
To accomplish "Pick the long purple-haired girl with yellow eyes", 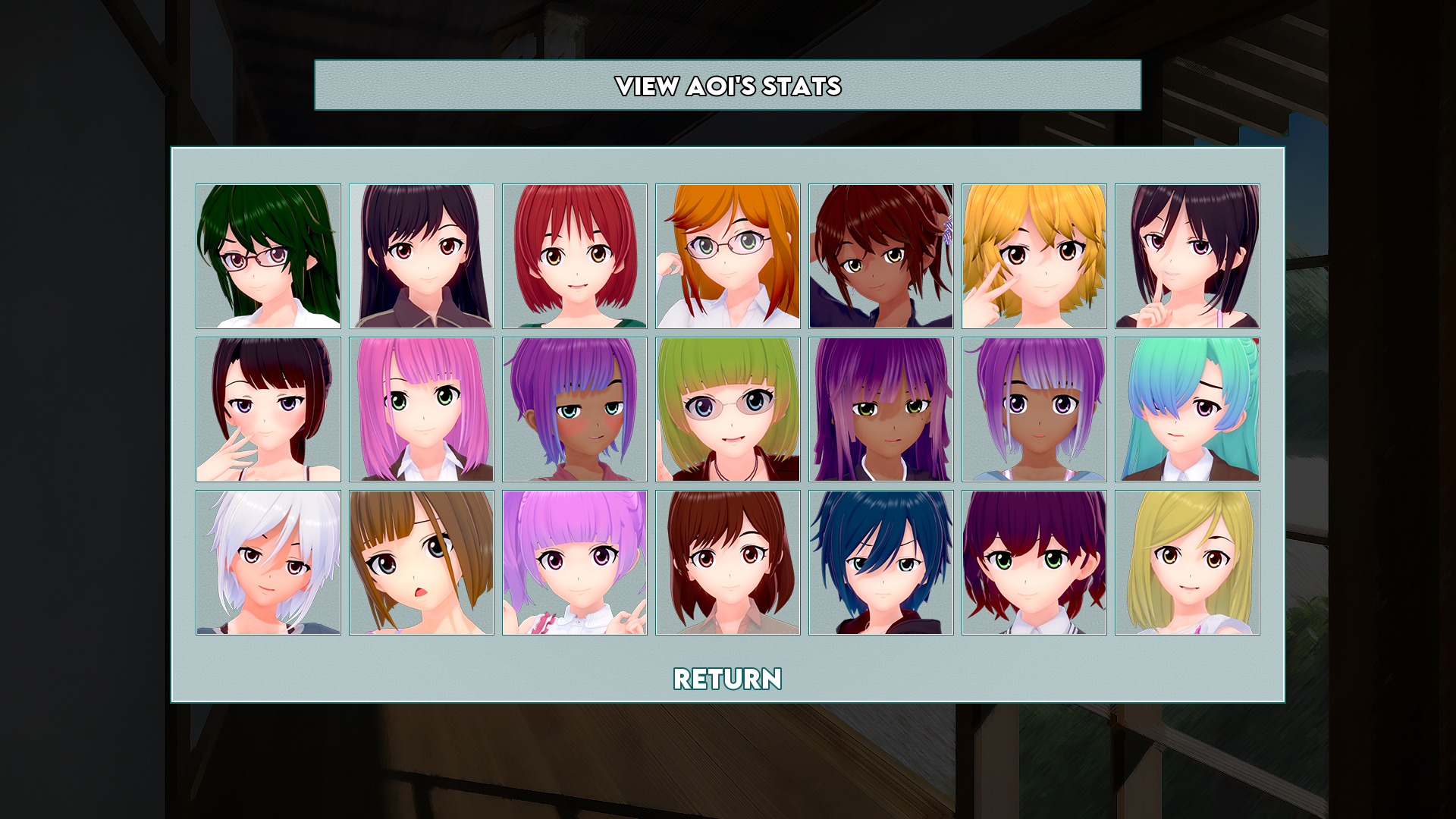I will pyautogui.click(x=881, y=409).
